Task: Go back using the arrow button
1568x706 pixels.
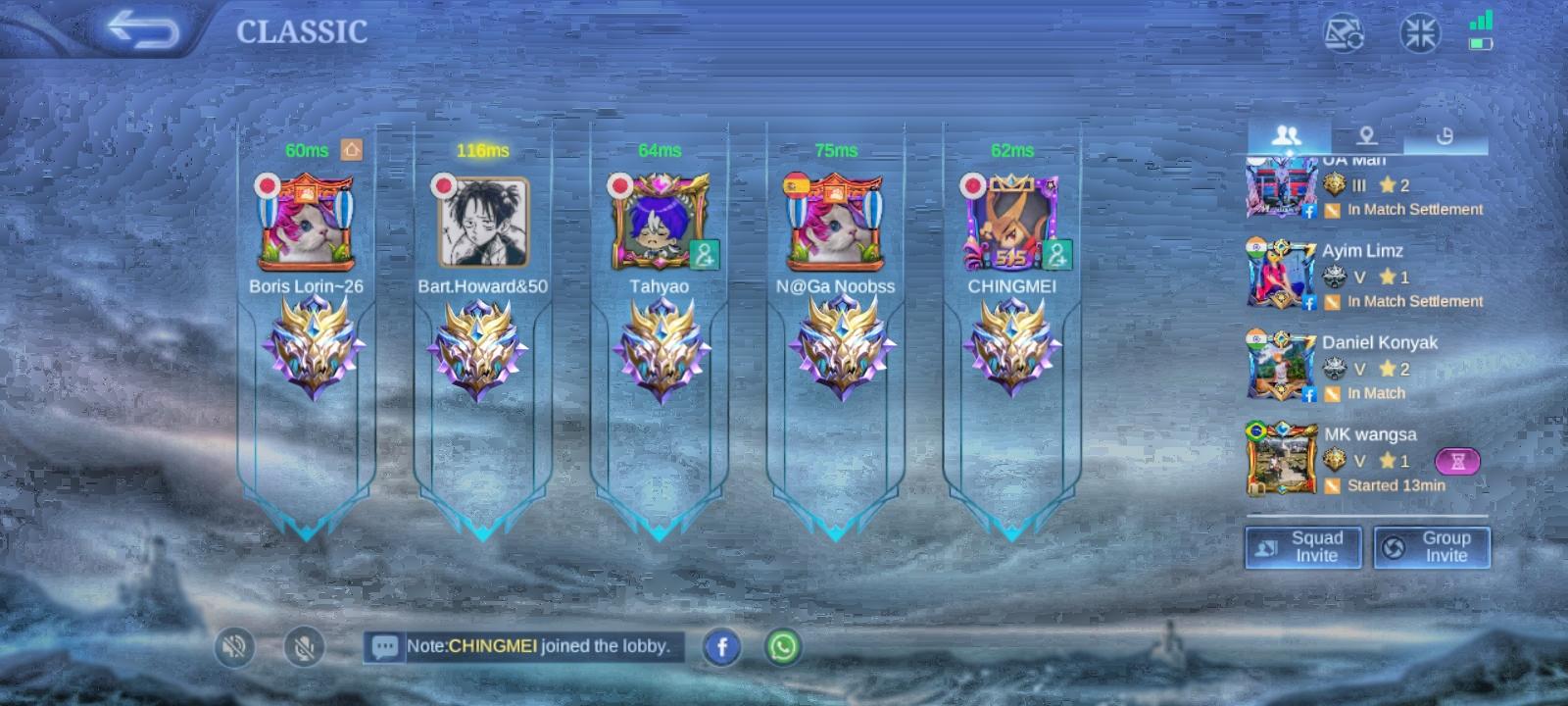Action: coord(143,30)
